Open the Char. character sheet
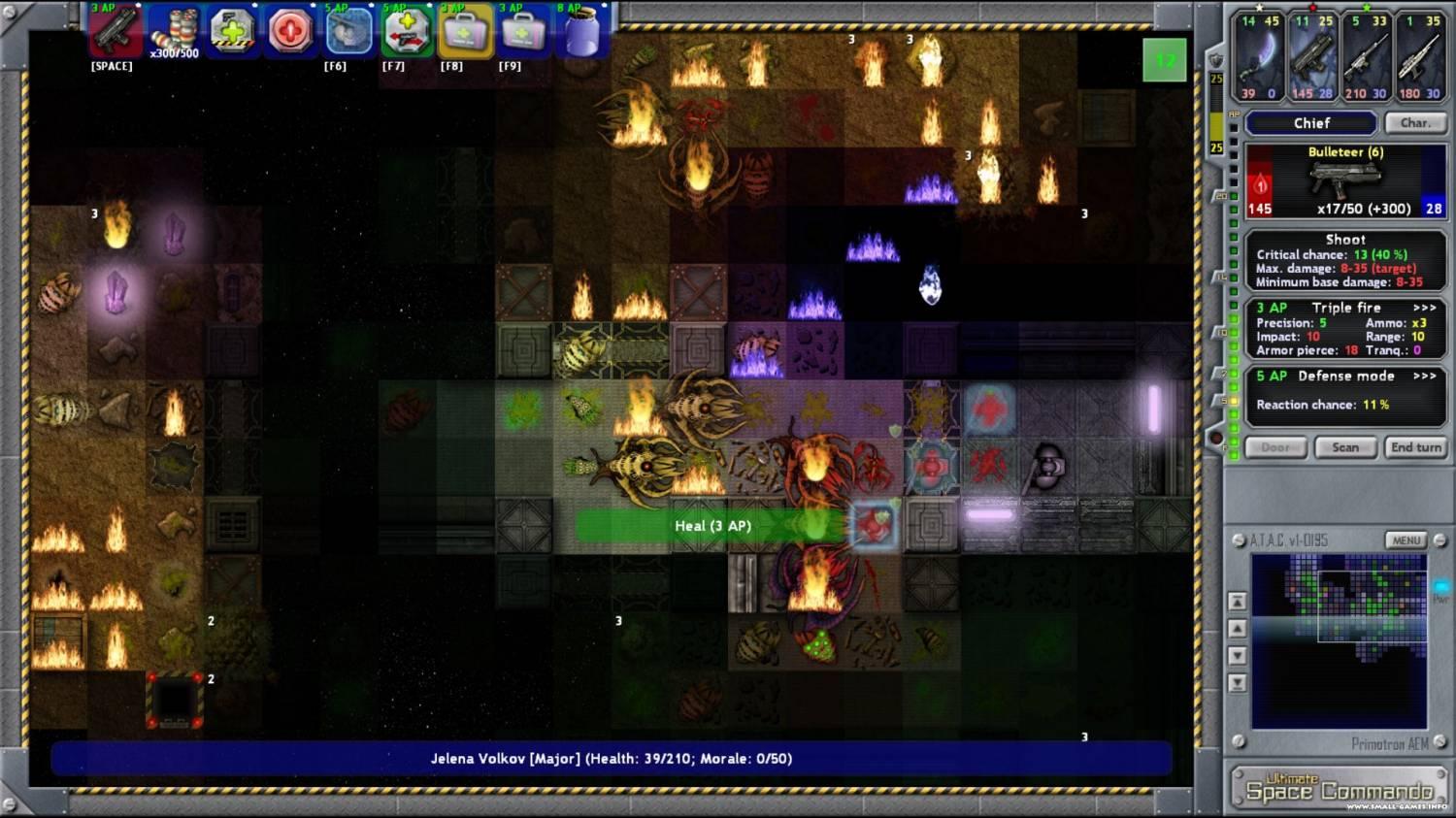1456x818 pixels. (1414, 123)
